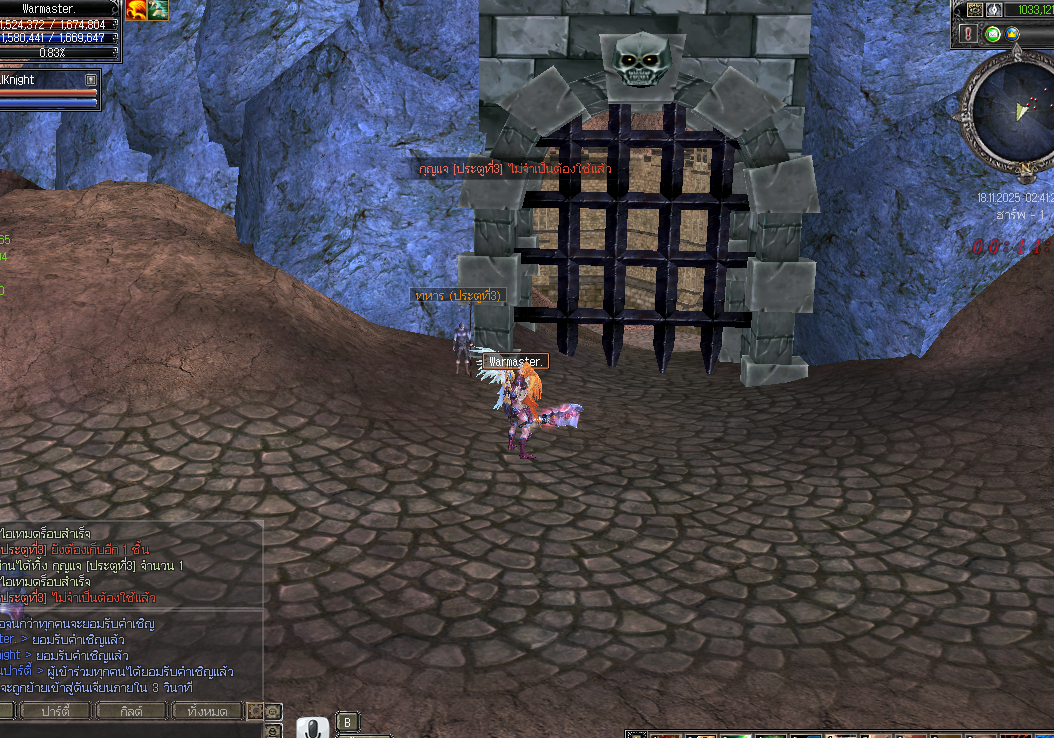This screenshot has height=738, width=1054.
Task: Select the green running figure buff icon
Action: (x=158, y=10)
